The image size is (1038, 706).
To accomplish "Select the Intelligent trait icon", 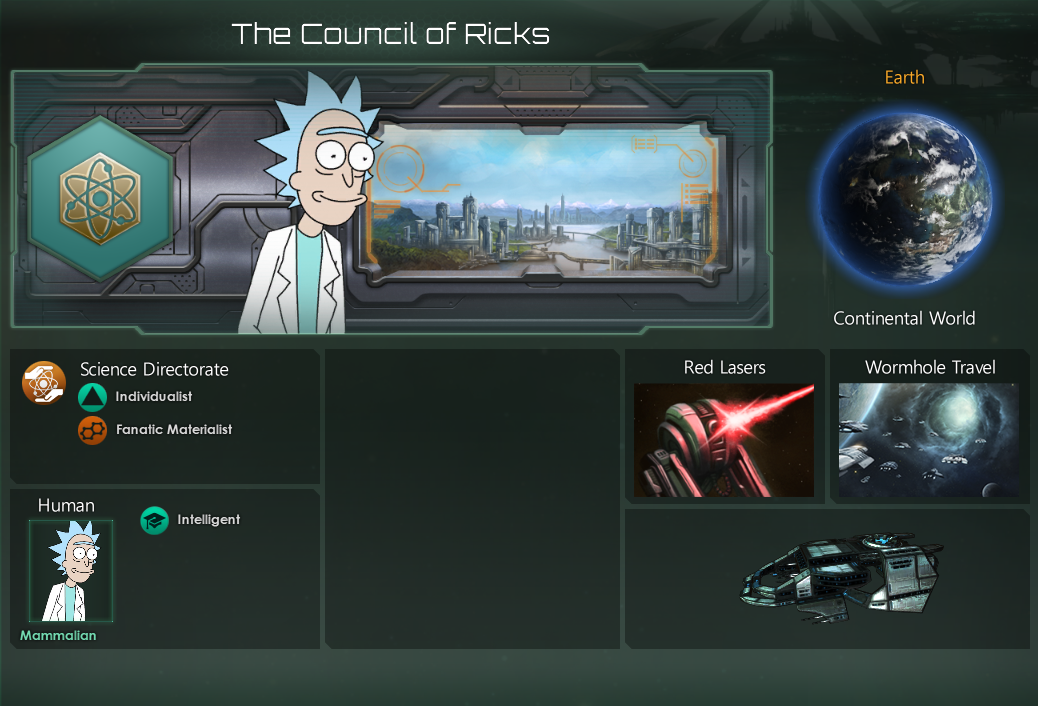I will pyautogui.click(x=155, y=520).
